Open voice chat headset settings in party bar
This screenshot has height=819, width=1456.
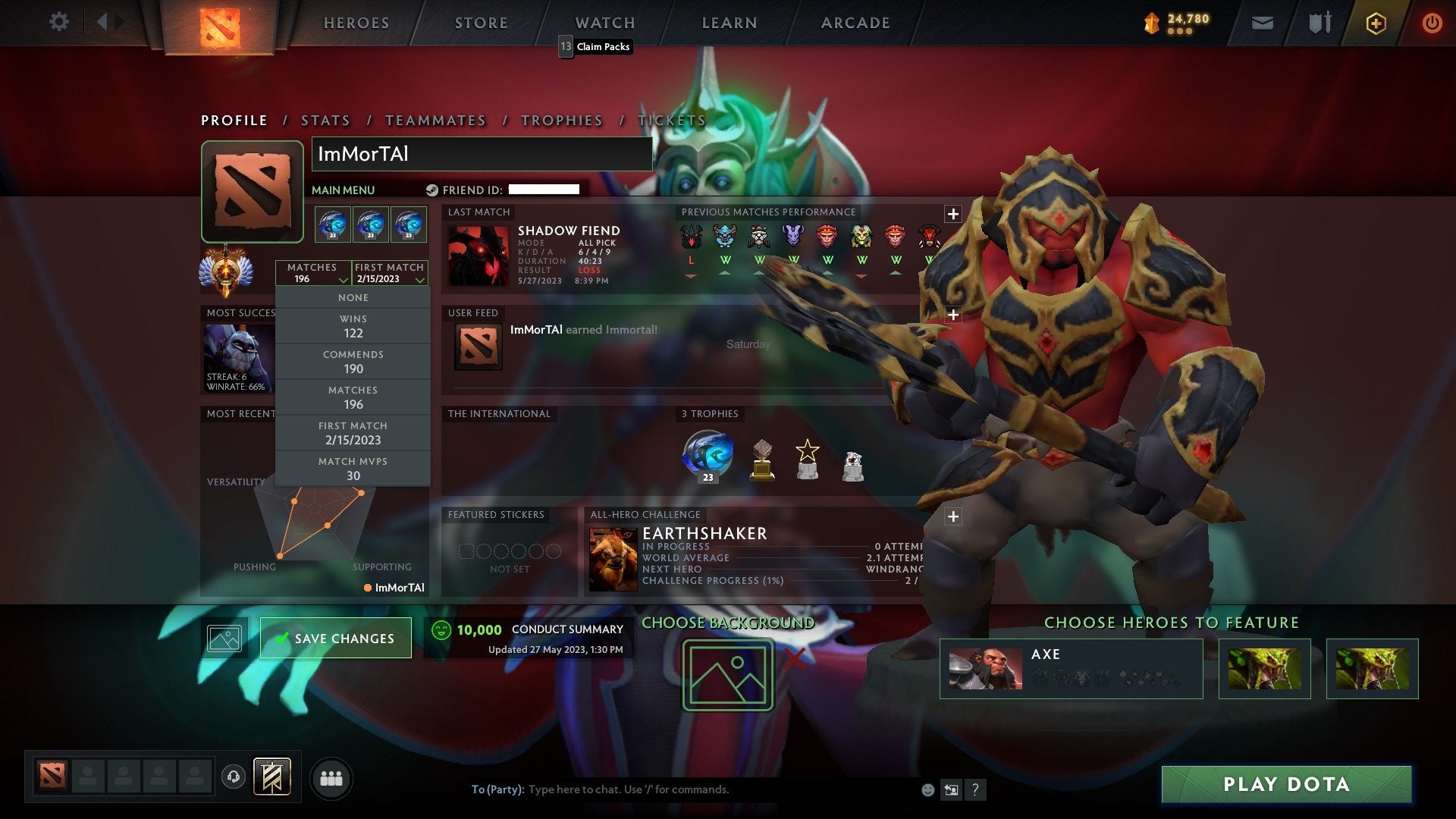coord(233,776)
